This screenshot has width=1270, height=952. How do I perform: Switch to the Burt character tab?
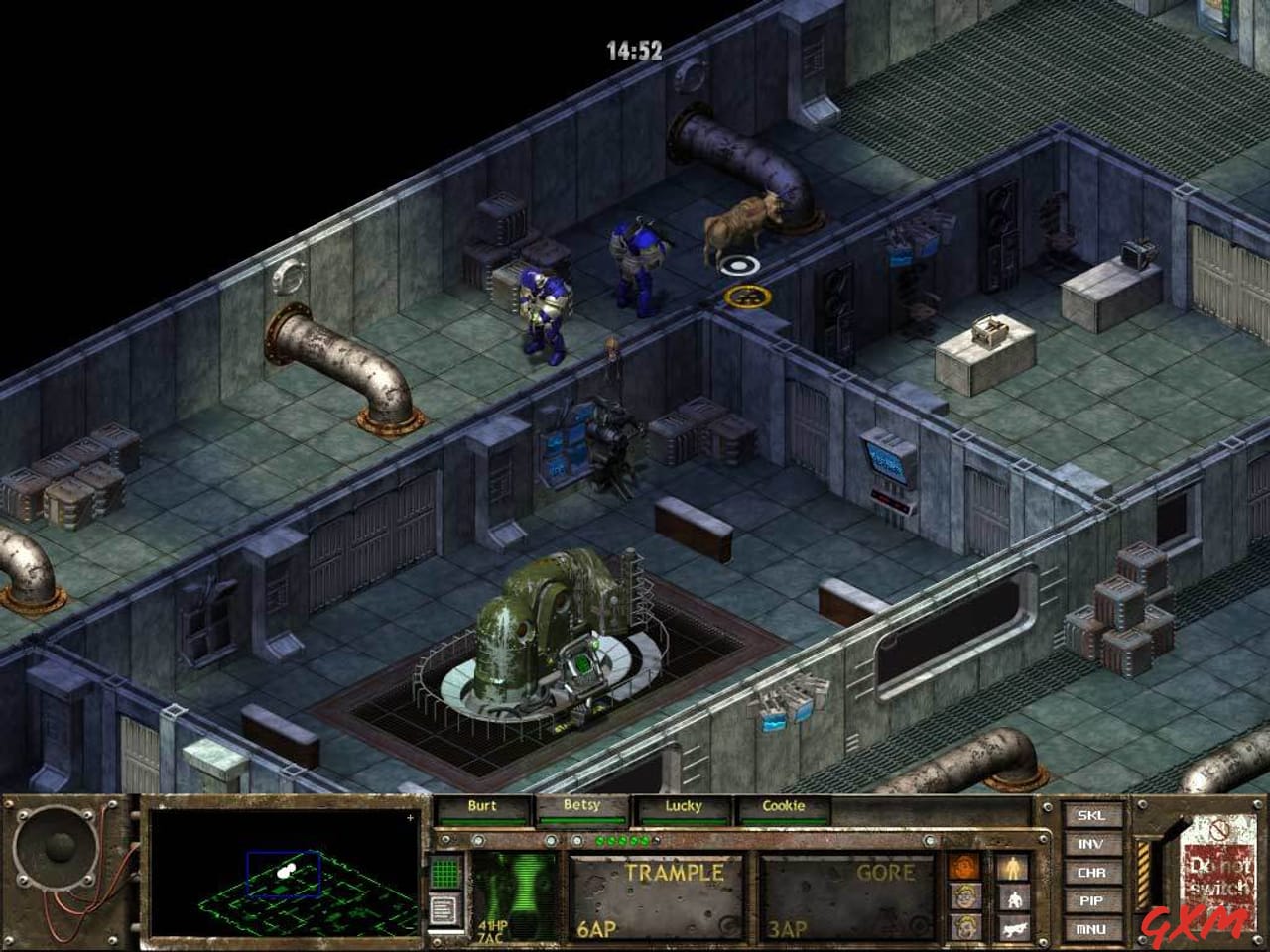point(483,806)
